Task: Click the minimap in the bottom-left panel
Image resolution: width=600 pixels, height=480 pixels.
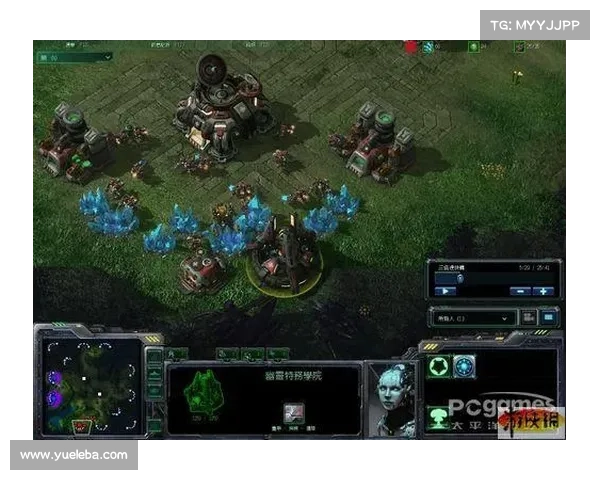Action: click(89, 384)
